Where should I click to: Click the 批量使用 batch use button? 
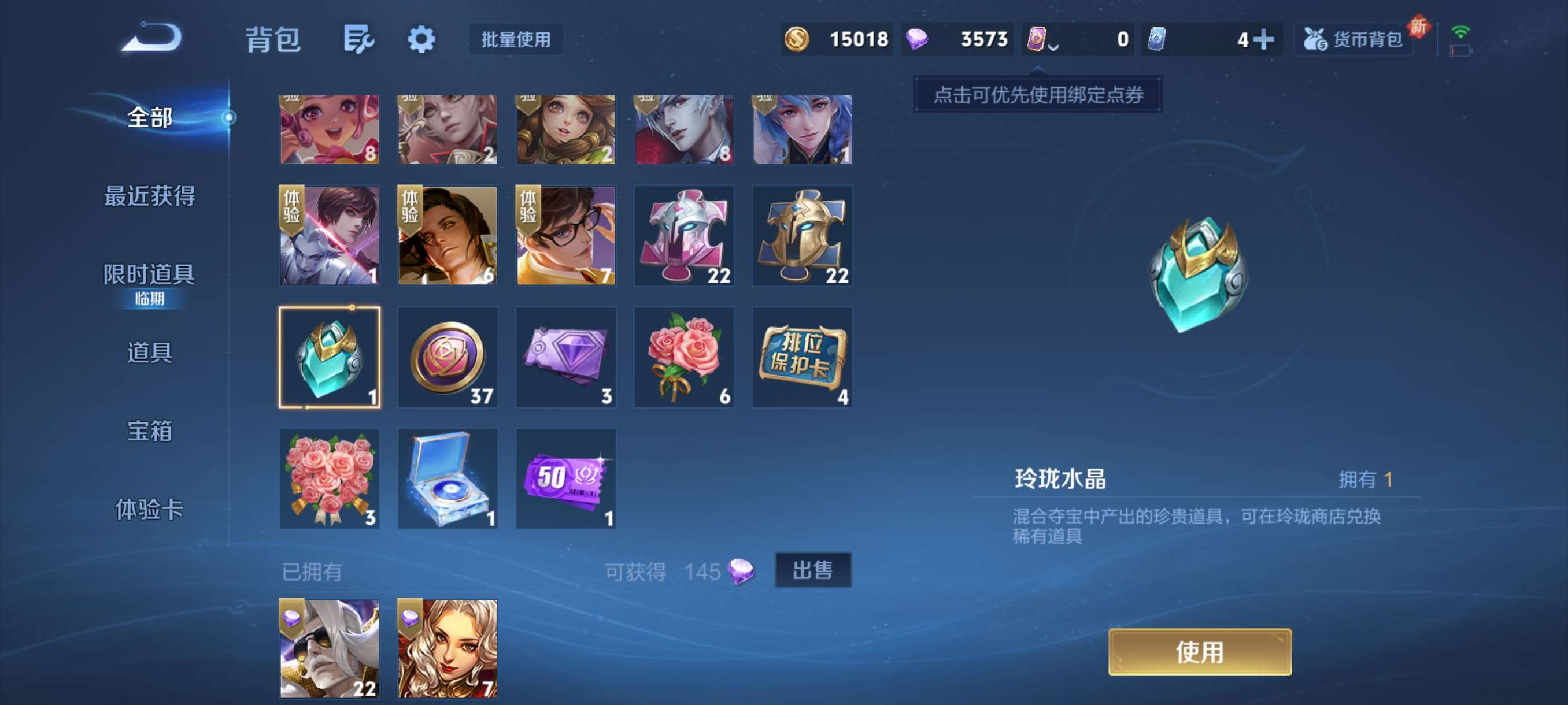(x=516, y=39)
